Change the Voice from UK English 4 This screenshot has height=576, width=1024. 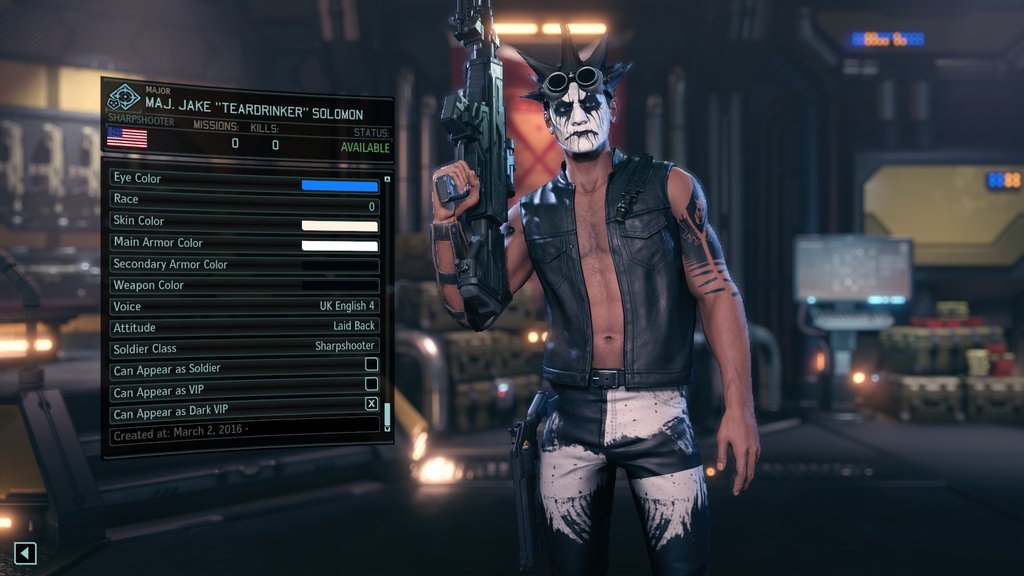(x=245, y=307)
